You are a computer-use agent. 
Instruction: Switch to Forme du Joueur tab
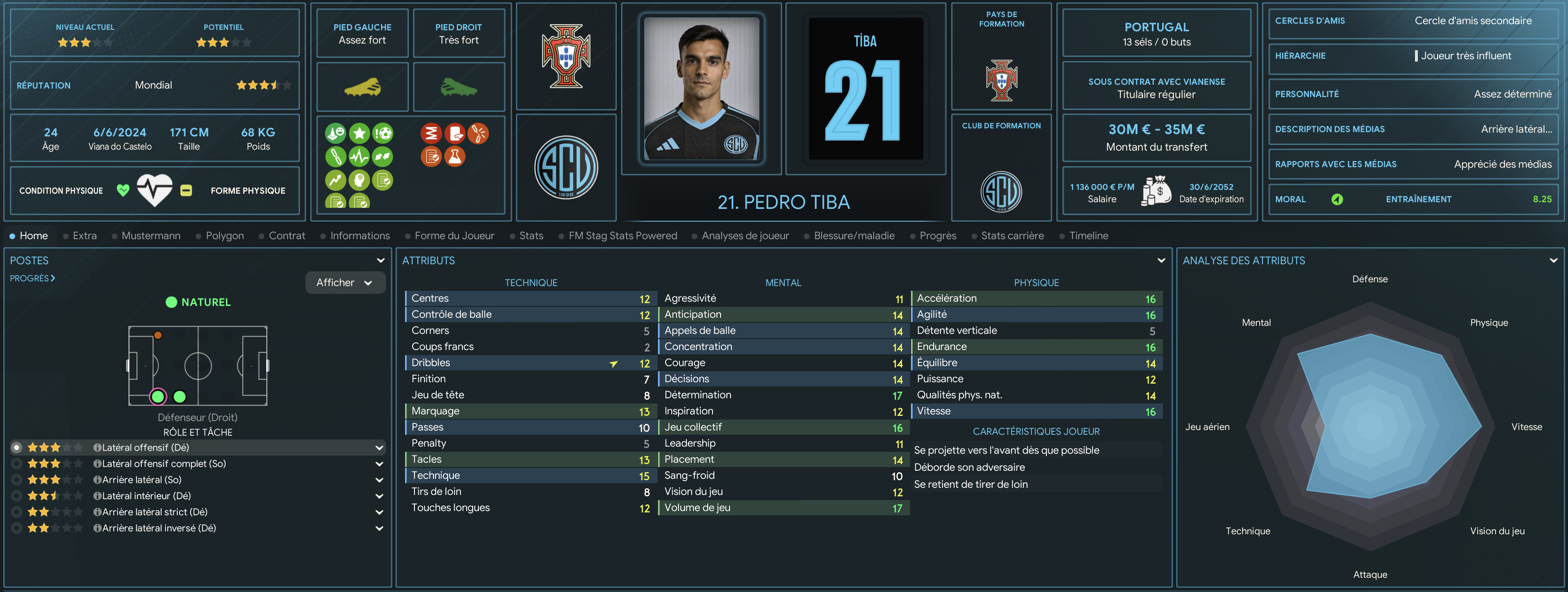pos(454,235)
